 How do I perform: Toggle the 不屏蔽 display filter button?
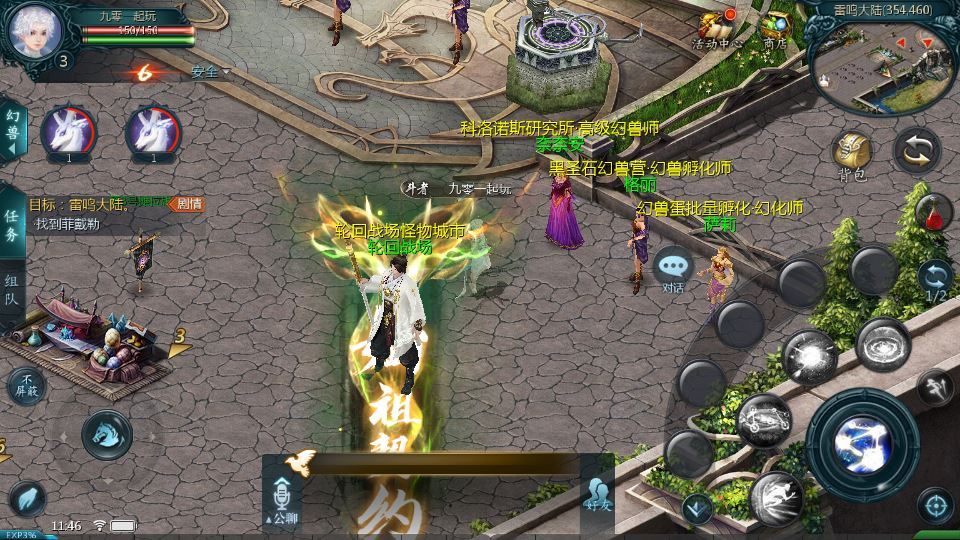coord(26,385)
